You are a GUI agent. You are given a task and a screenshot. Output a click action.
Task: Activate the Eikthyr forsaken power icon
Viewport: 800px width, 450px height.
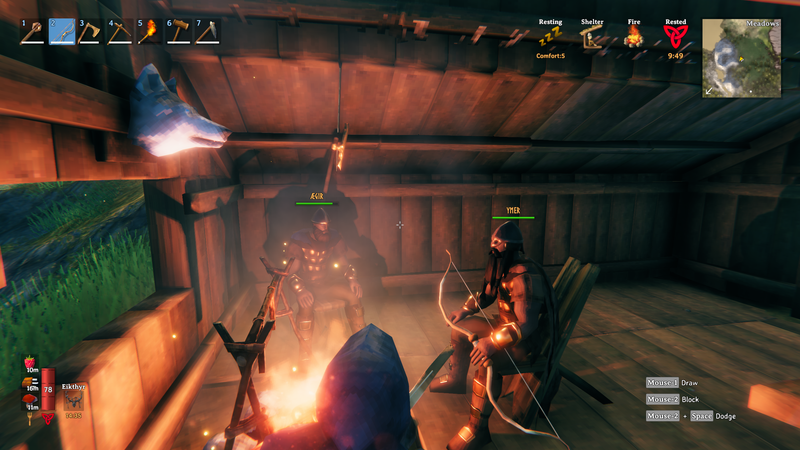click(x=74, y=399)
